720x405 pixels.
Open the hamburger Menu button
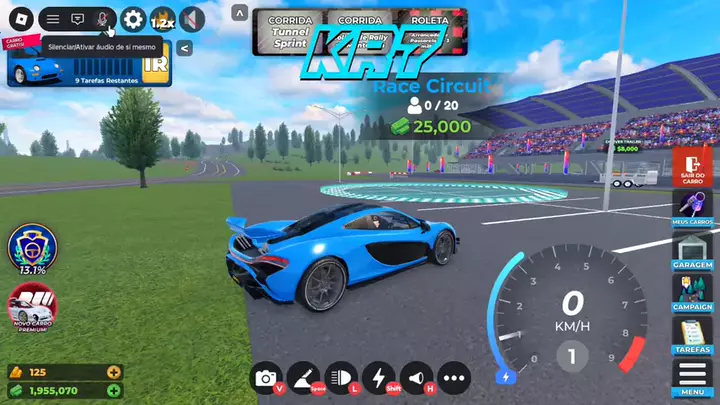pyautogui.click(x=690, y=378)
